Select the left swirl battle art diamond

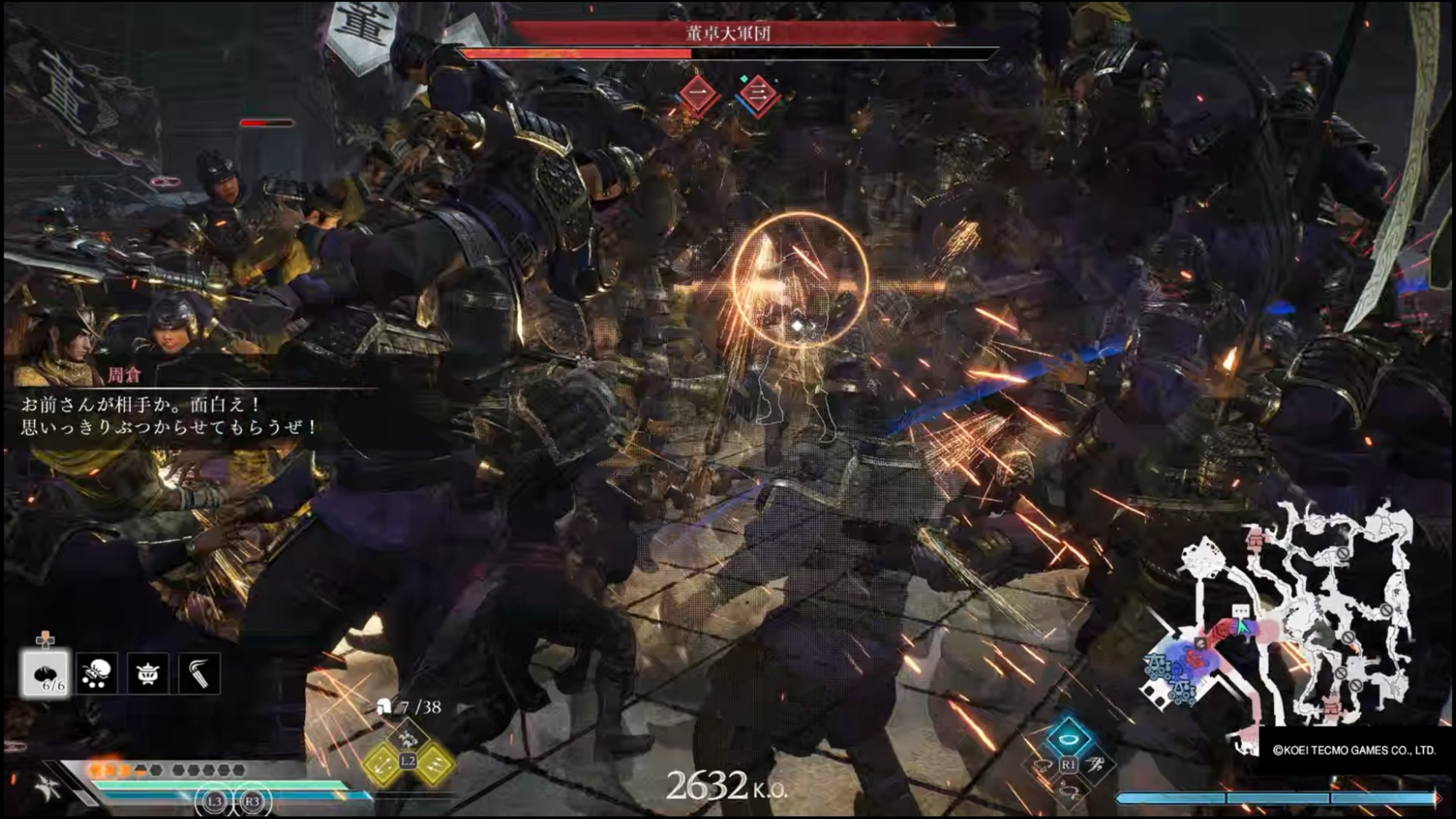click(x=1042, y=764)
